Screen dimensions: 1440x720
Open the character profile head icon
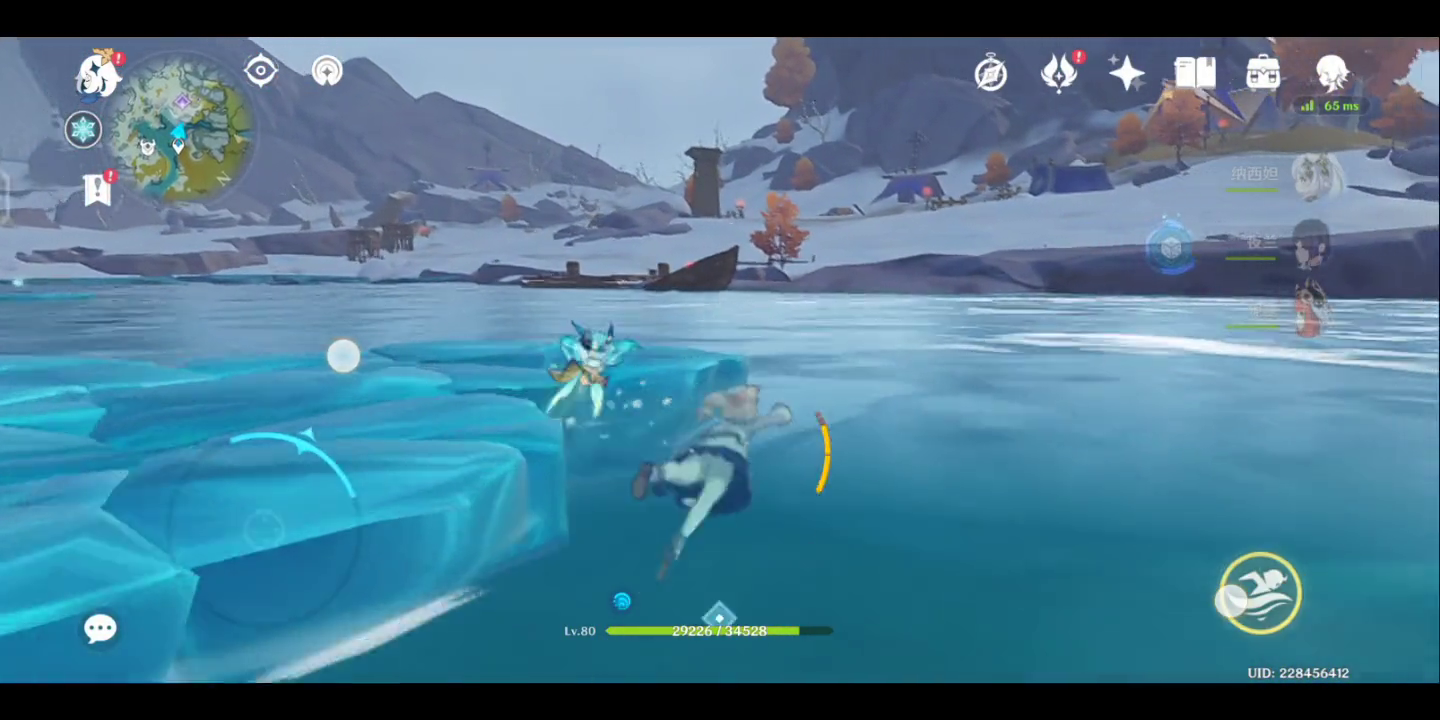[1332, 73]
